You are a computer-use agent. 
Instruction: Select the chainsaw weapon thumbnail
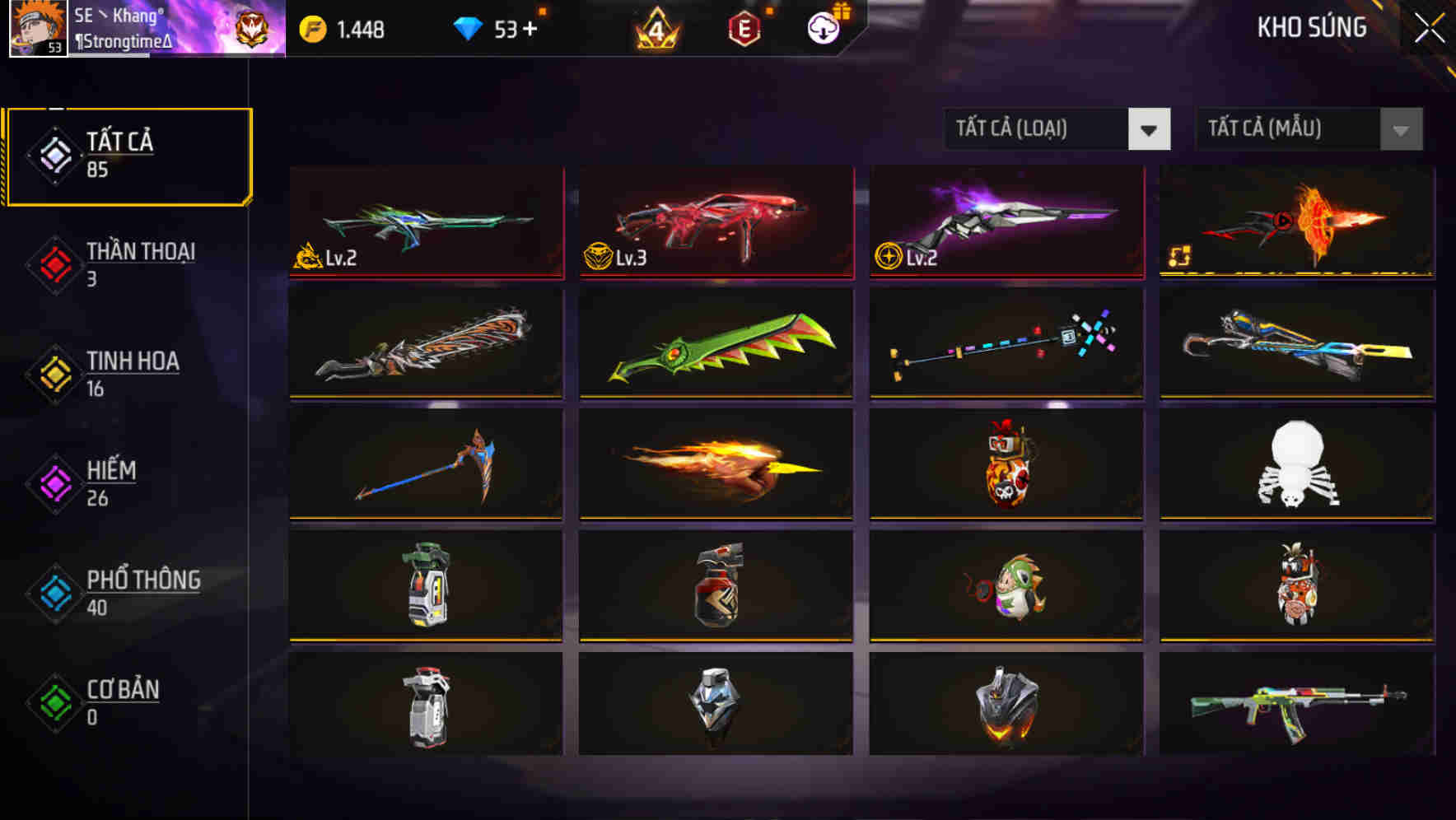(426, 344)
